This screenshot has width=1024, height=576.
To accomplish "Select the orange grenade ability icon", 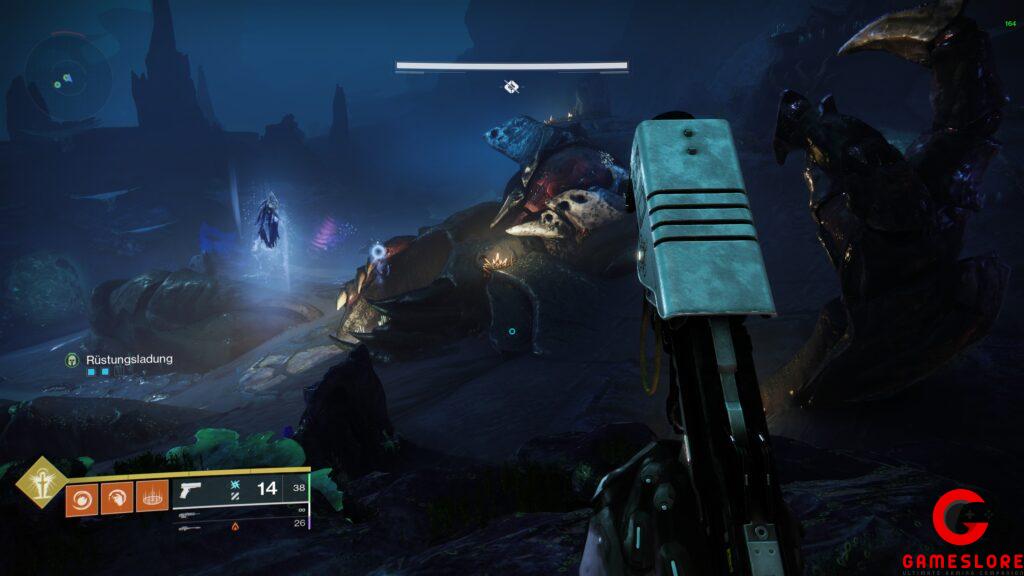I will (83, 497).
